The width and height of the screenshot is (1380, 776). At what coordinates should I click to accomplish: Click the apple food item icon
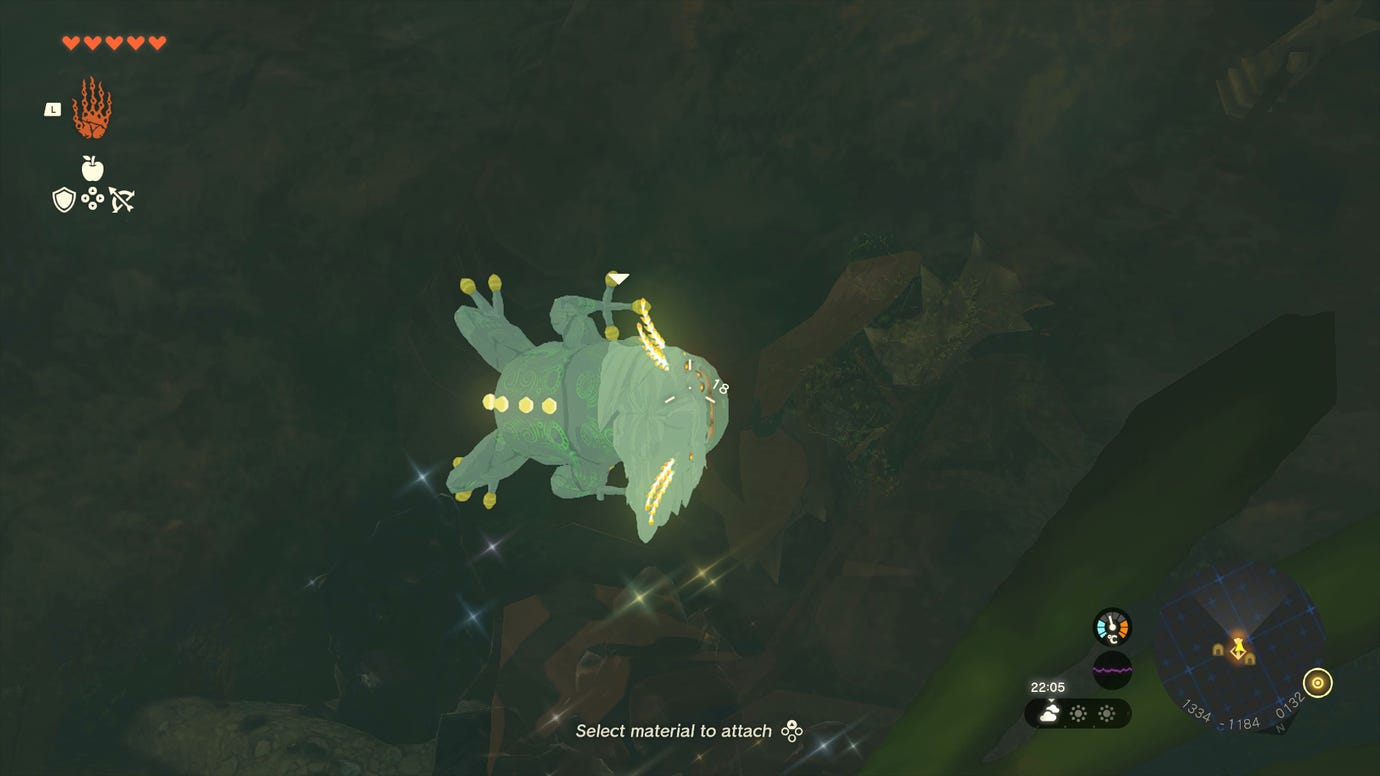(x=91, y=167)
